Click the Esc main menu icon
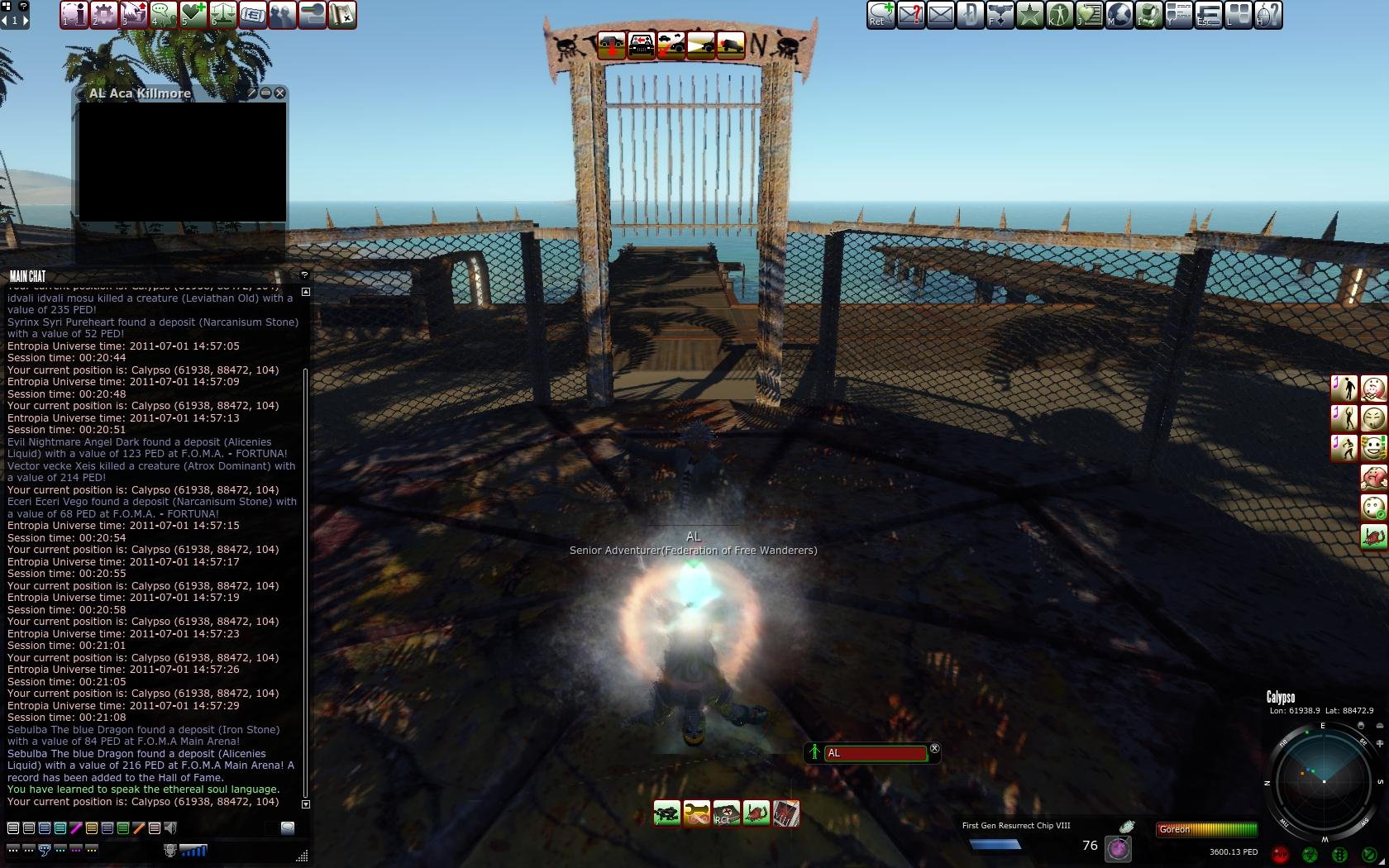1389x868 pixels. point(1208,15)
